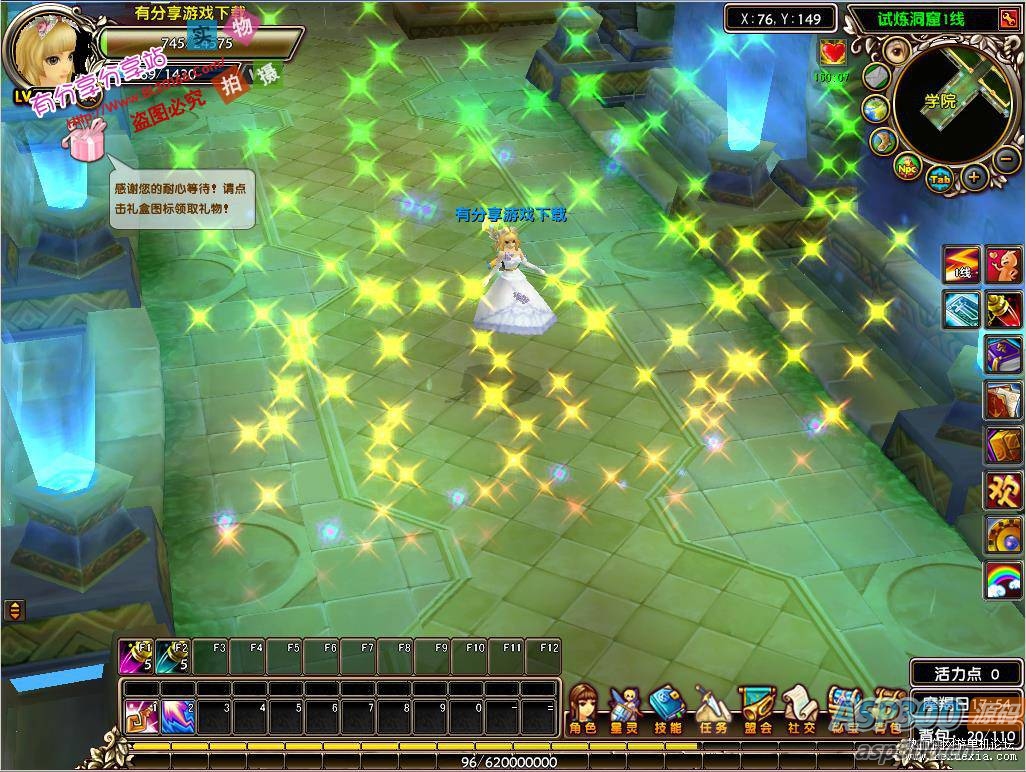The width and height of the screenshot is (1026, 772).
Task: Open the rainbow icon on right sidebar
Action: 1003,580
